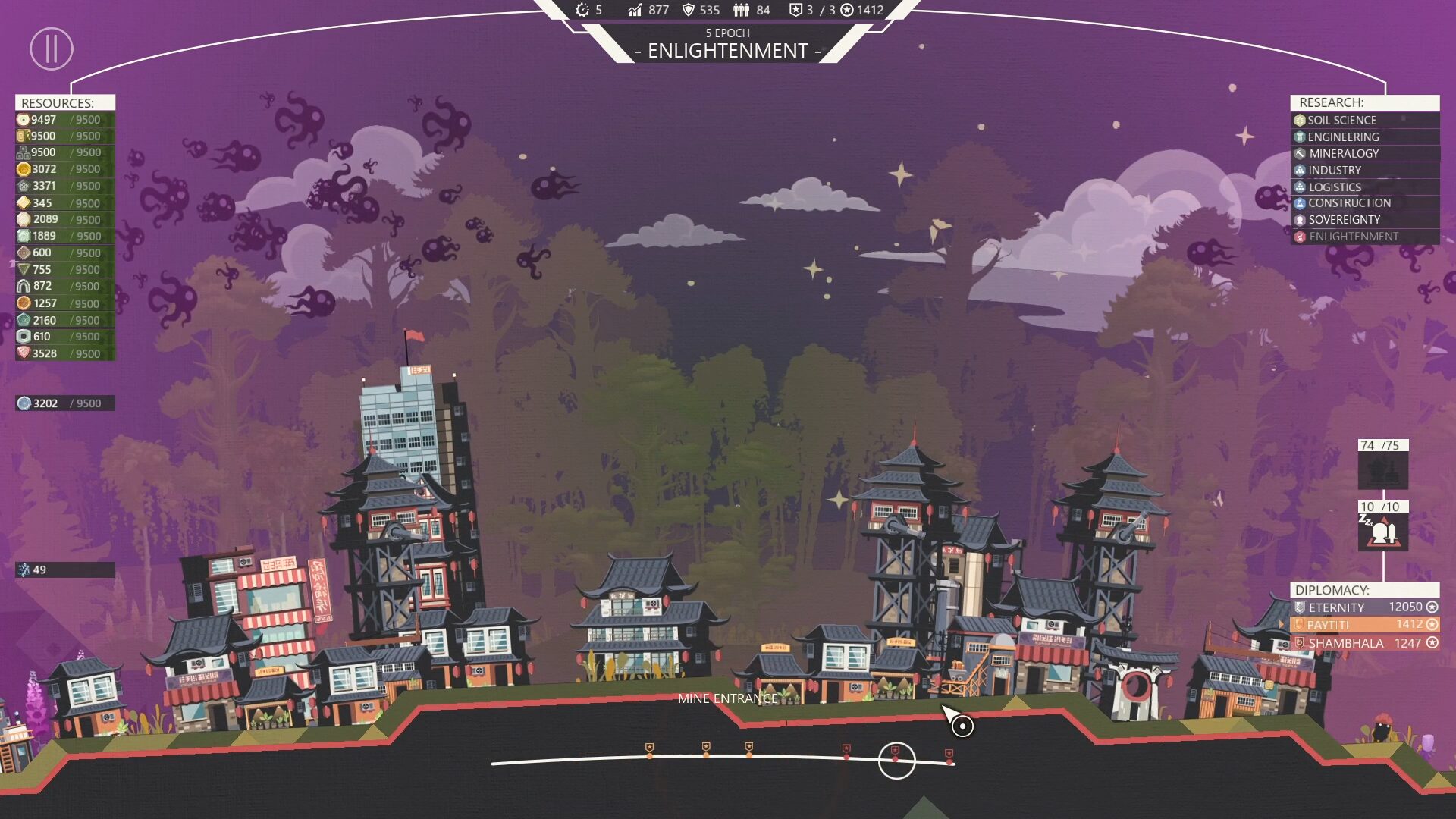The width and height of the screenshot is (1456, 819).
Task: Open the Engineering research entry
Action: tap(1343, 136)
